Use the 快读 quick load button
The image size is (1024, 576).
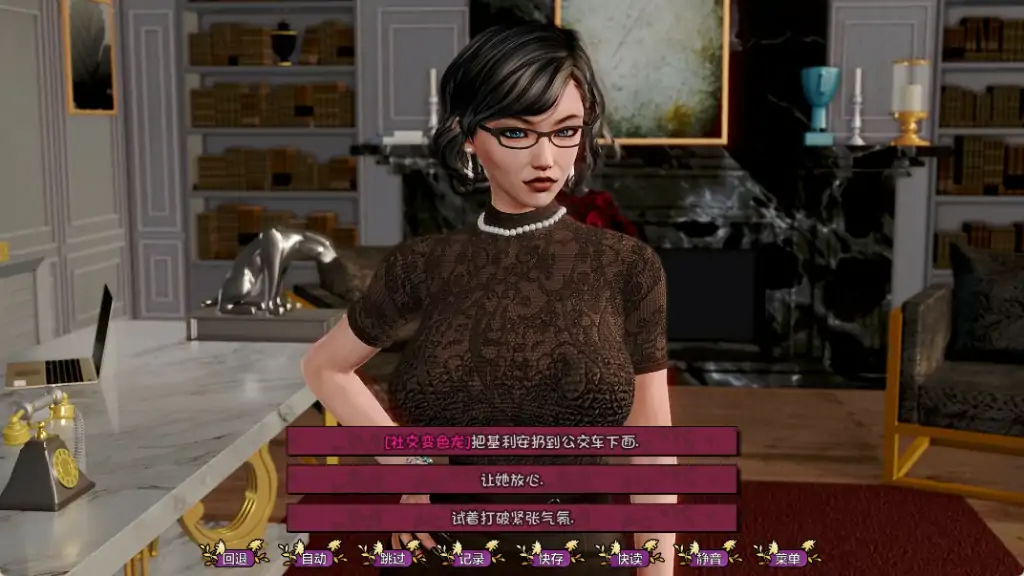point(630,558)
